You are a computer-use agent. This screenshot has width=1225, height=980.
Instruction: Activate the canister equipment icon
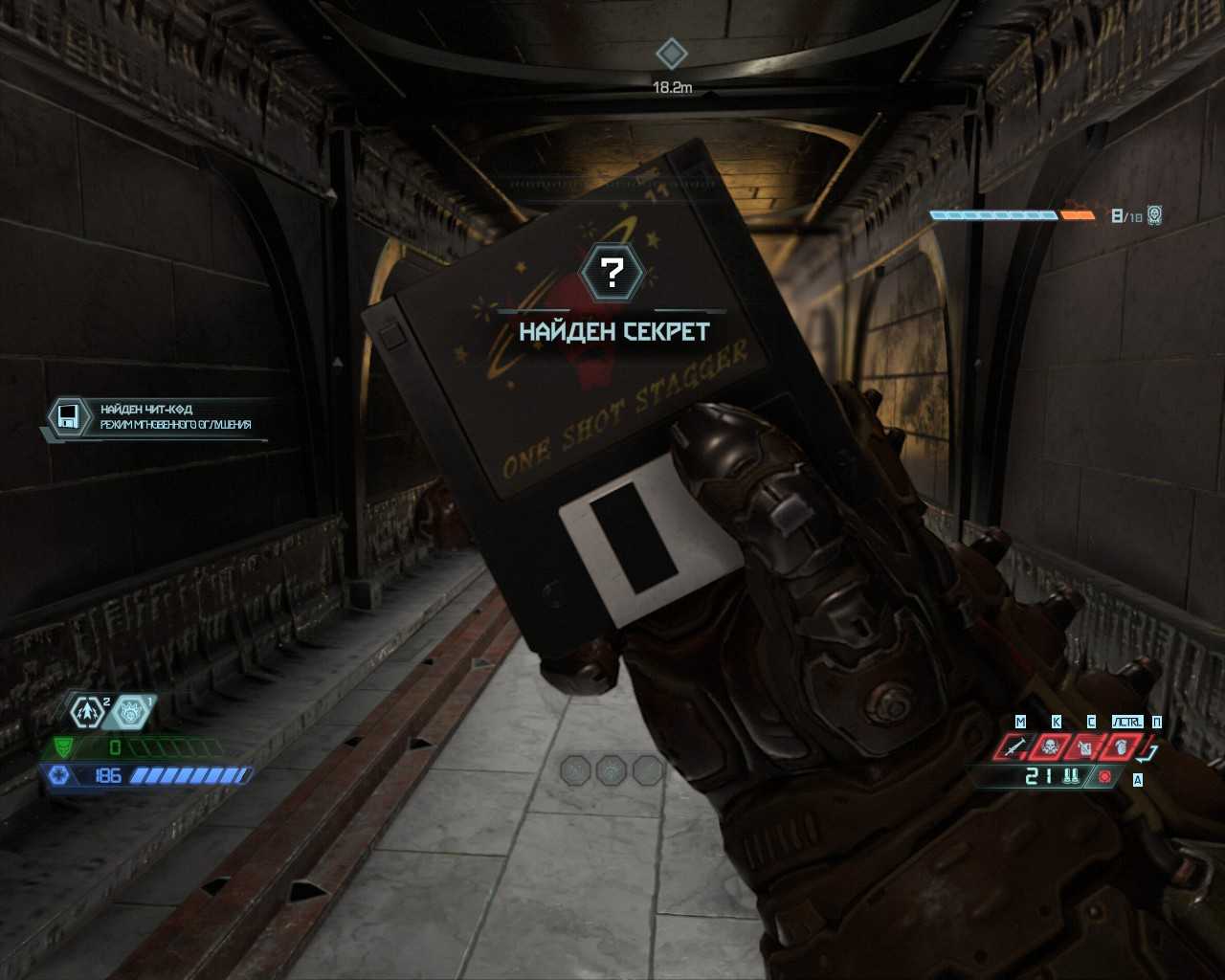point(1085,746)
